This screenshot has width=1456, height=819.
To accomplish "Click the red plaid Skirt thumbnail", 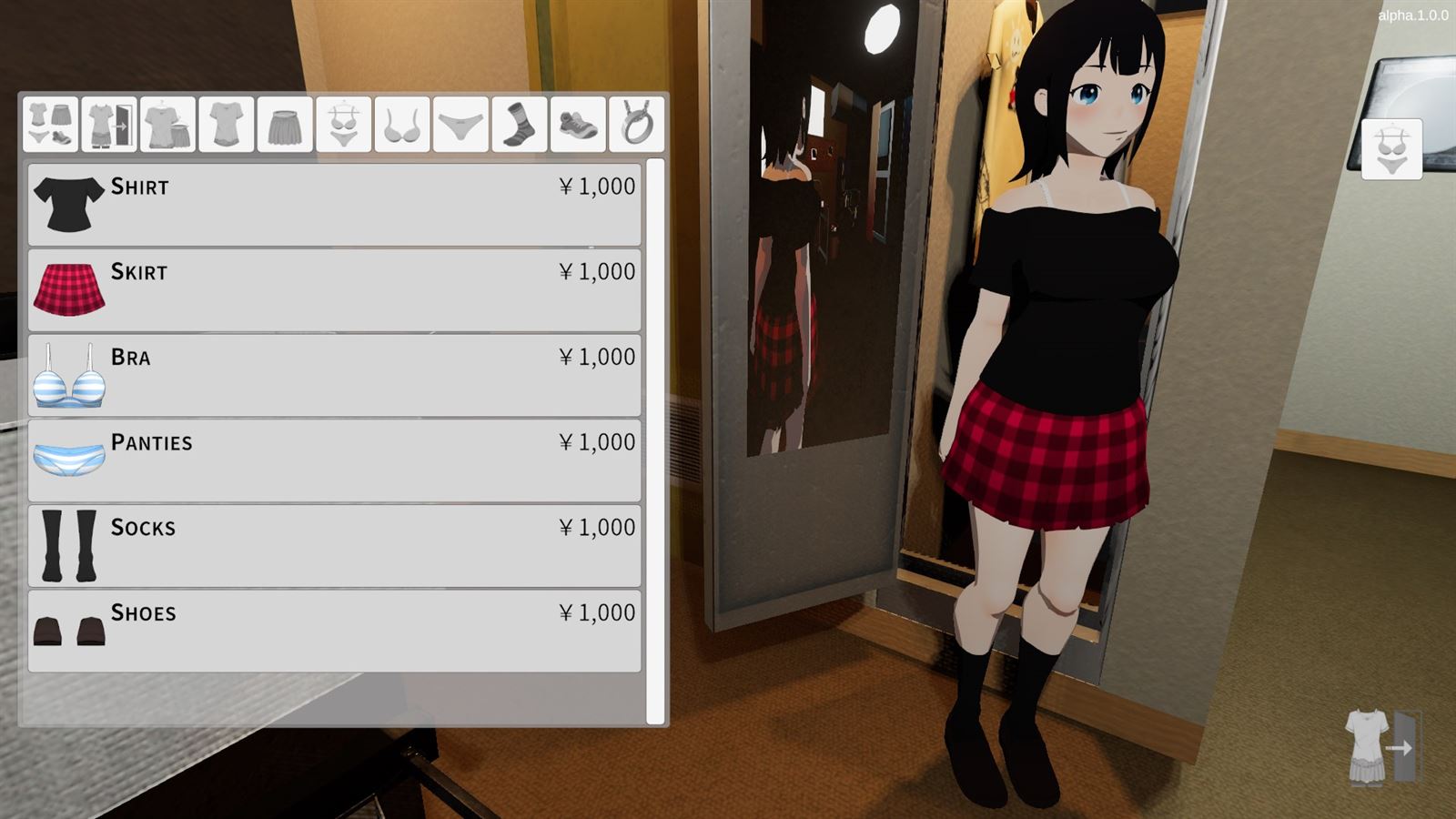I will pyautogui.click(x=68, y=287).
